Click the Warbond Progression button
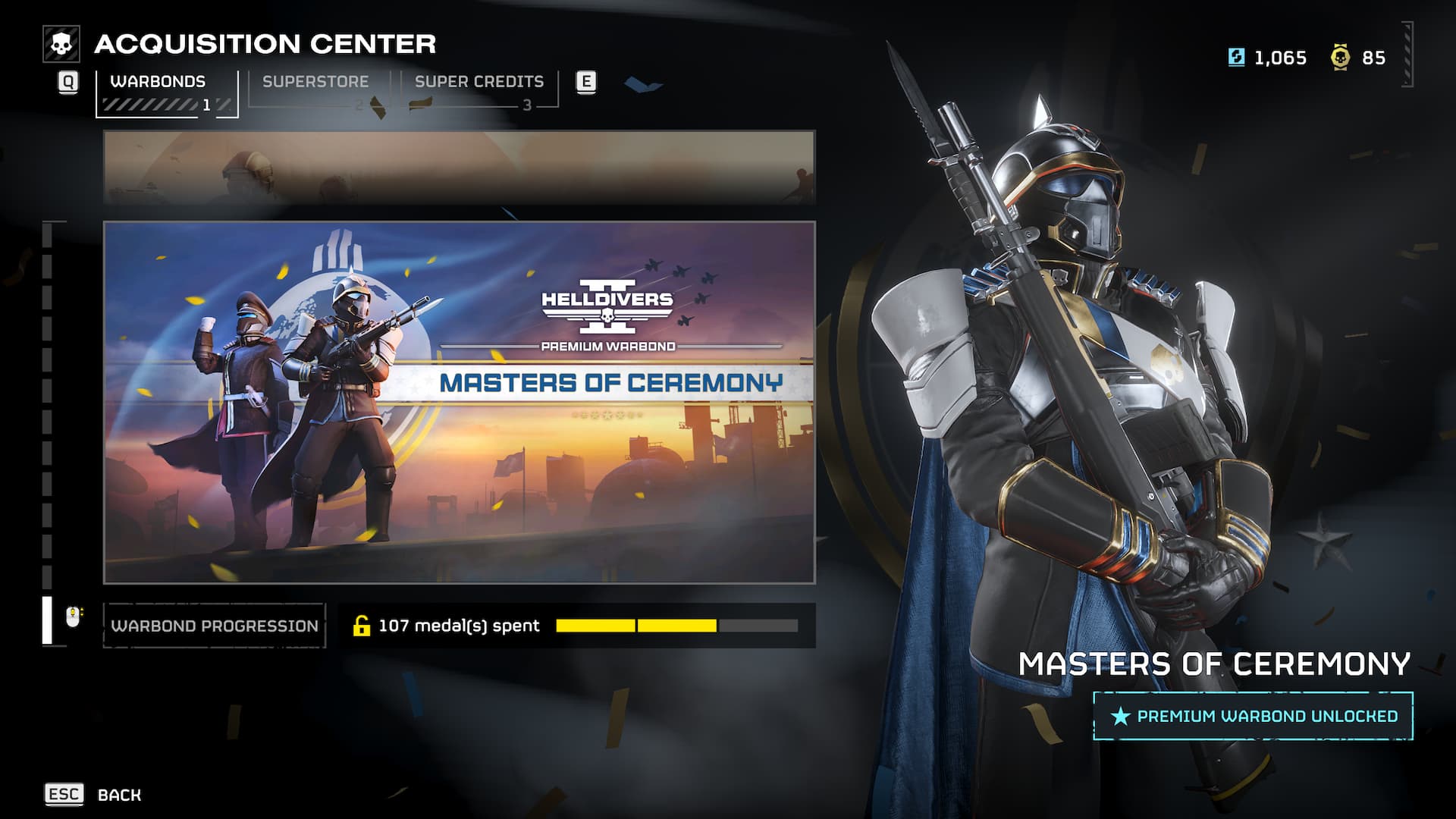Screen dimensions: 1456x819 (215, 626)
